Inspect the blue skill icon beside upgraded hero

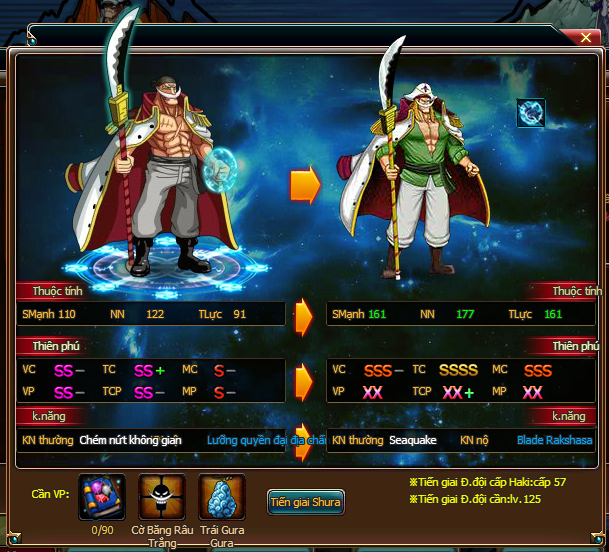[530, 113]
